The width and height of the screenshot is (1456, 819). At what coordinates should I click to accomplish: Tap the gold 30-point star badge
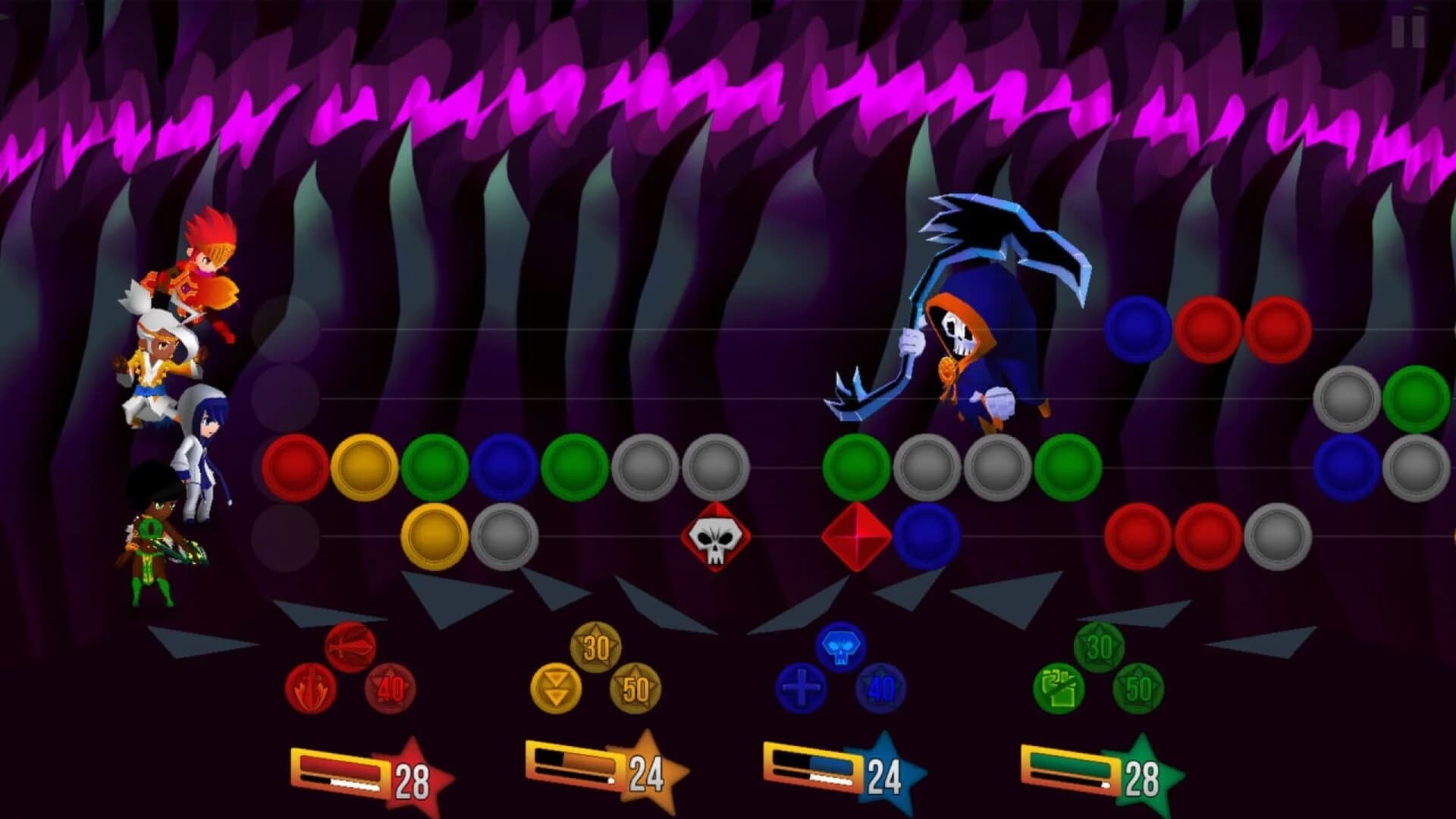point(596,647)
